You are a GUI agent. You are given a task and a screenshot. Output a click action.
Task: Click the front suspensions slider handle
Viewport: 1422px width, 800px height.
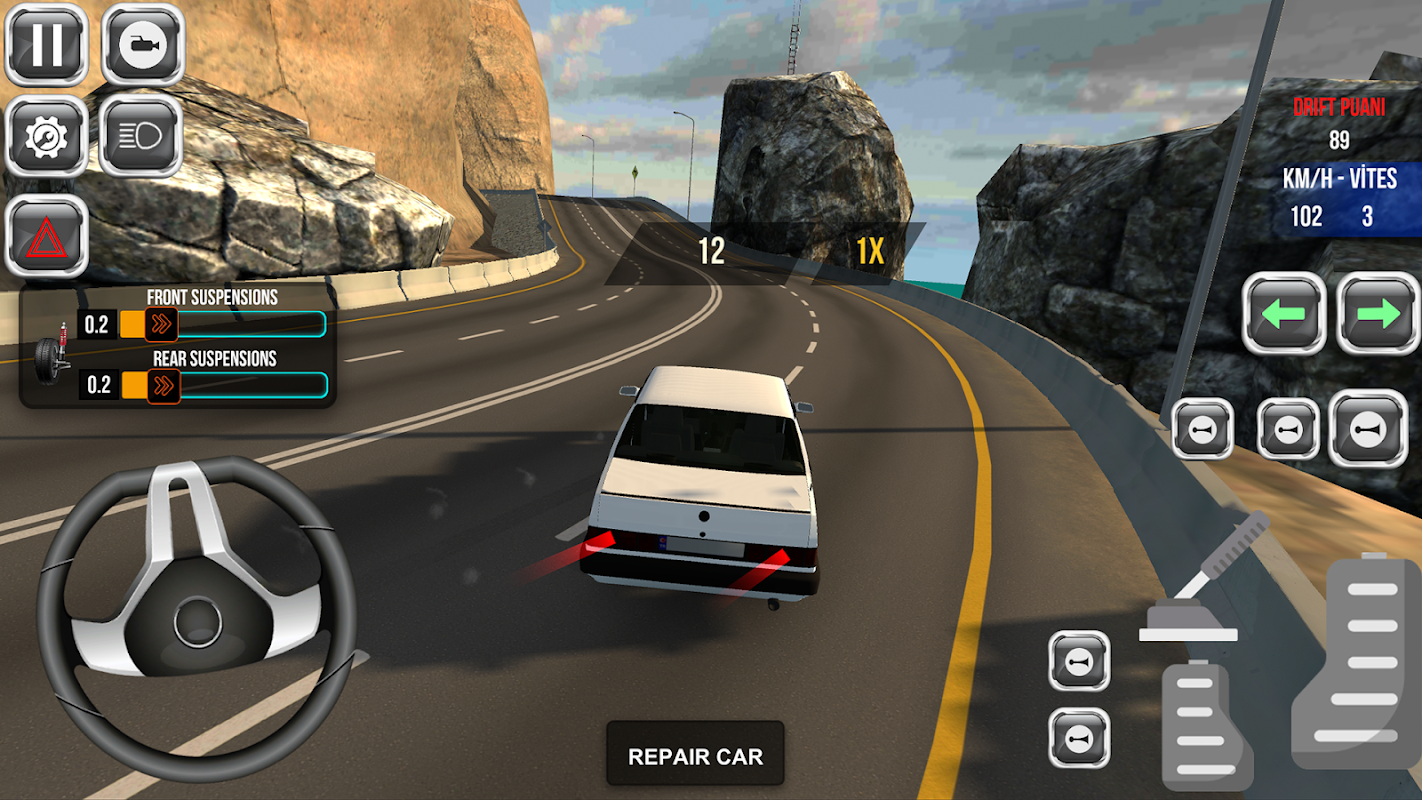click(161, 324)
